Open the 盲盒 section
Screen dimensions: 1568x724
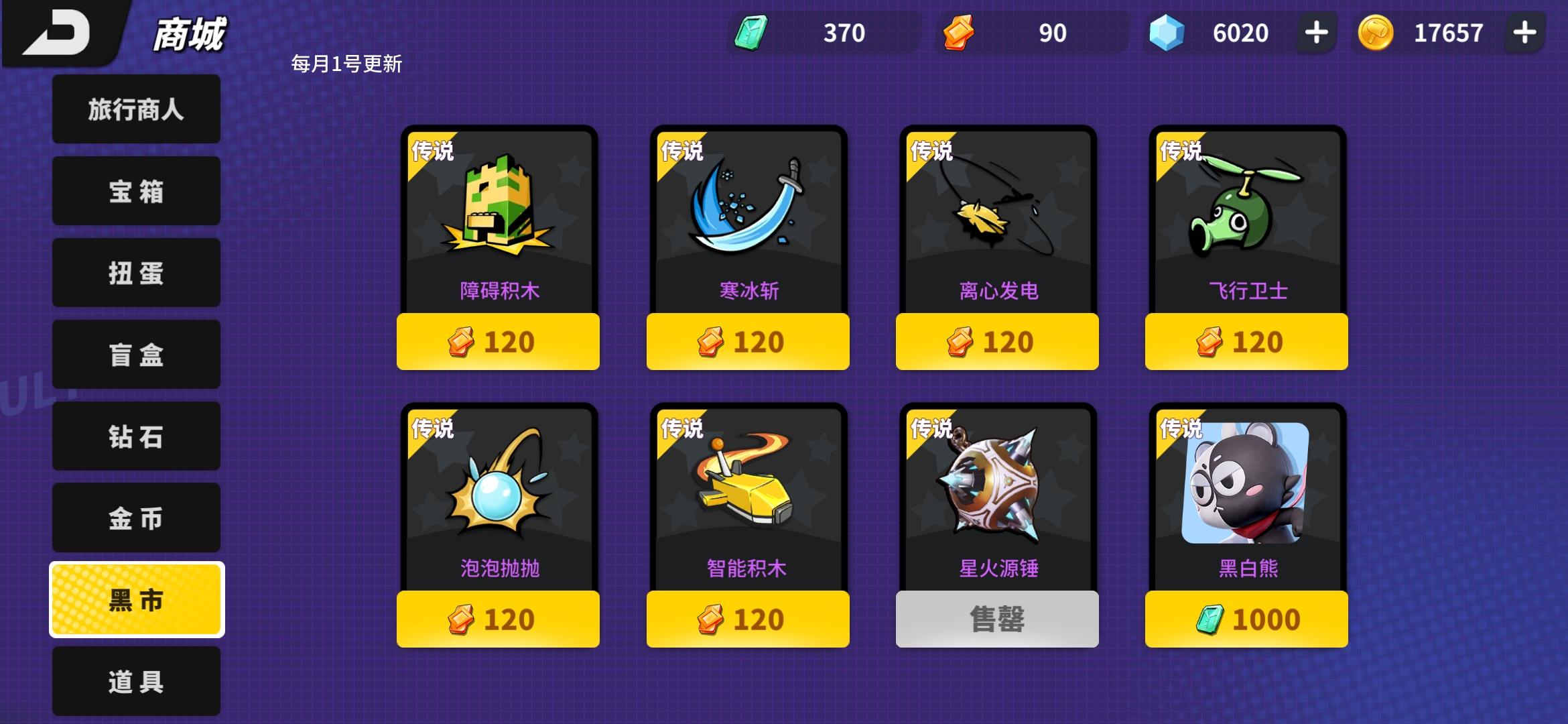tap(135, 355)
